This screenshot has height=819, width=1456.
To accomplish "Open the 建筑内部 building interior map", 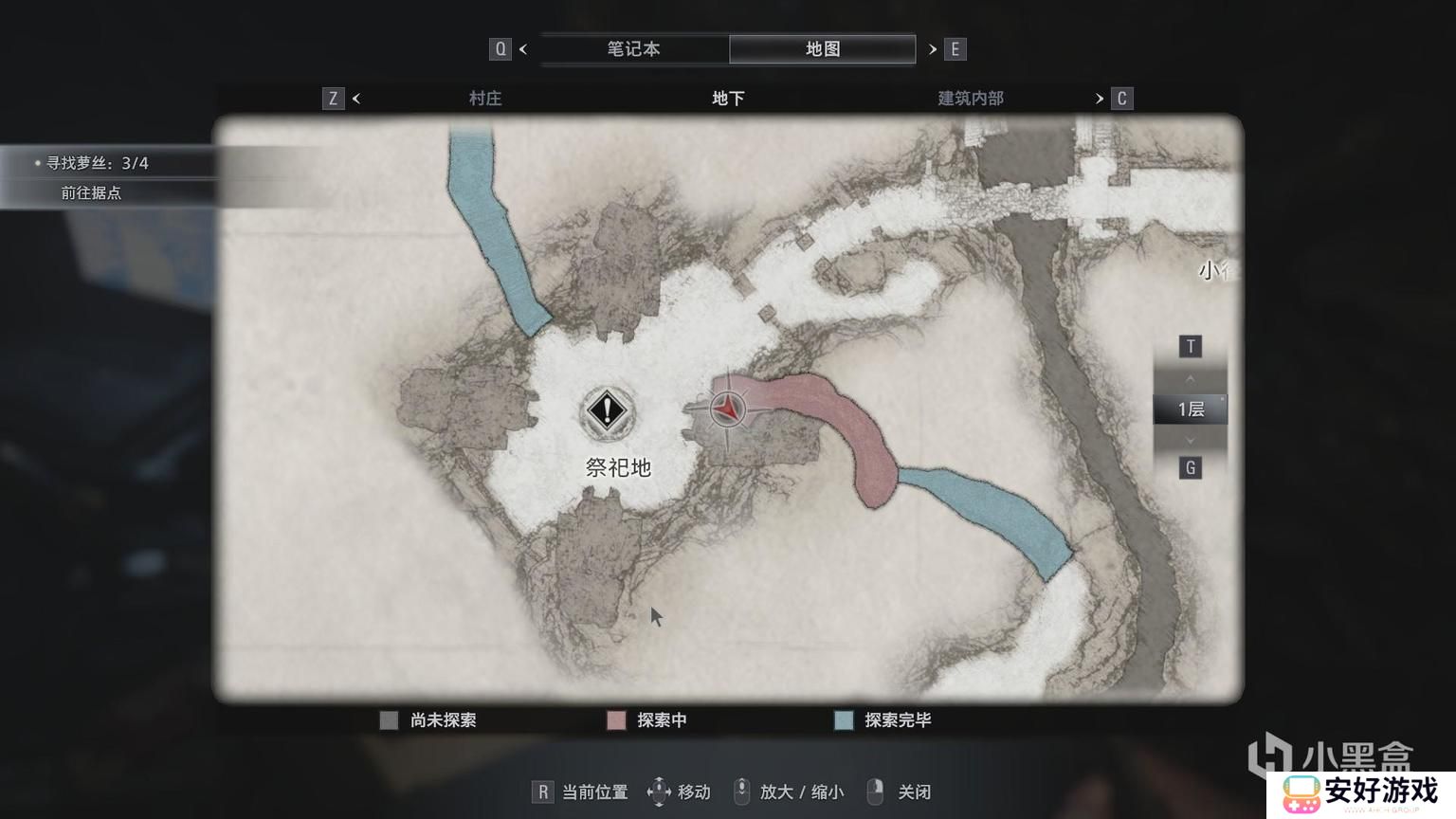I will pos(971,99).
